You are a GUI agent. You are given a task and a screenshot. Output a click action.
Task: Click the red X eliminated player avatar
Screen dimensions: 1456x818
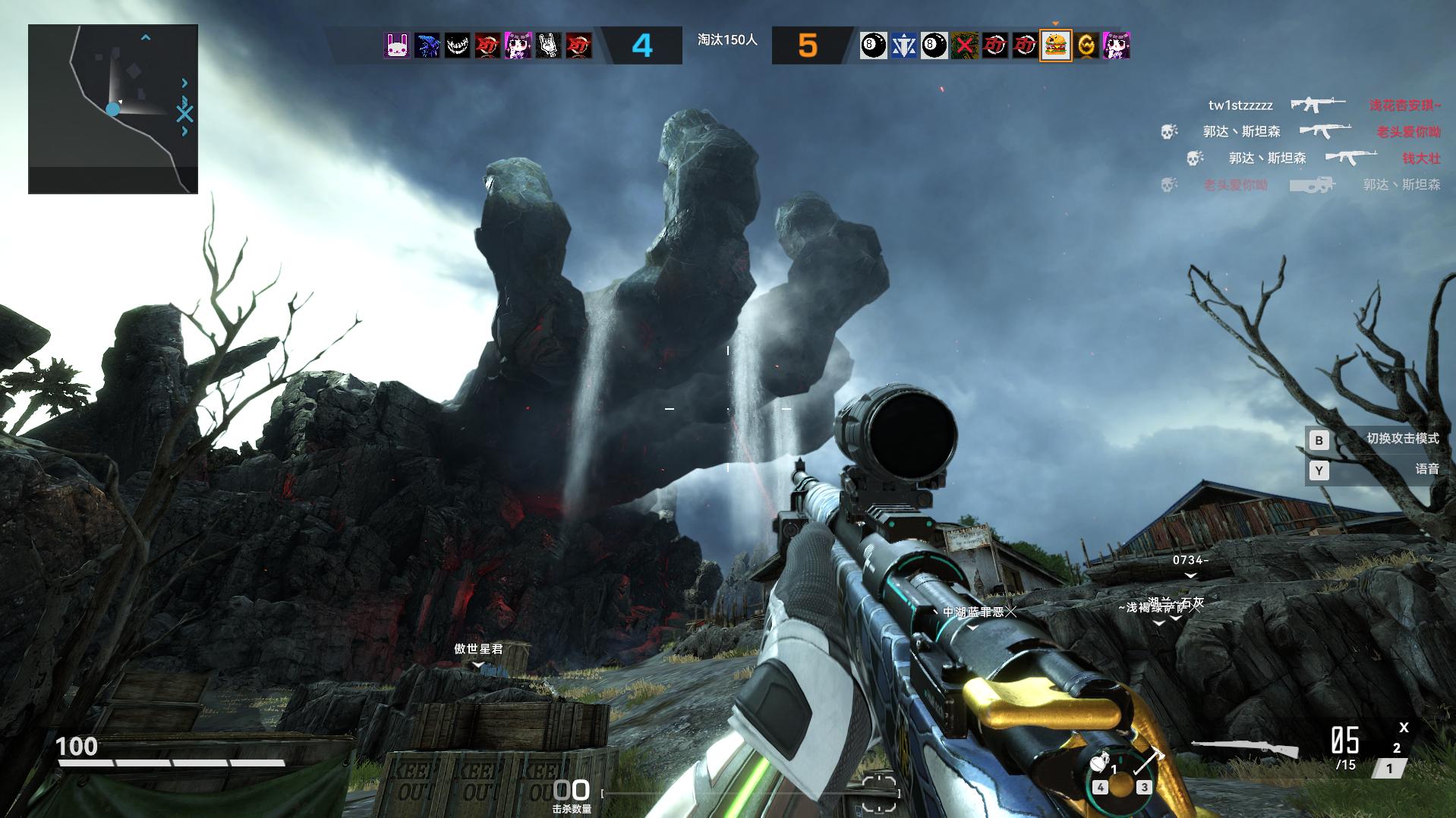(x=964, y=46)
